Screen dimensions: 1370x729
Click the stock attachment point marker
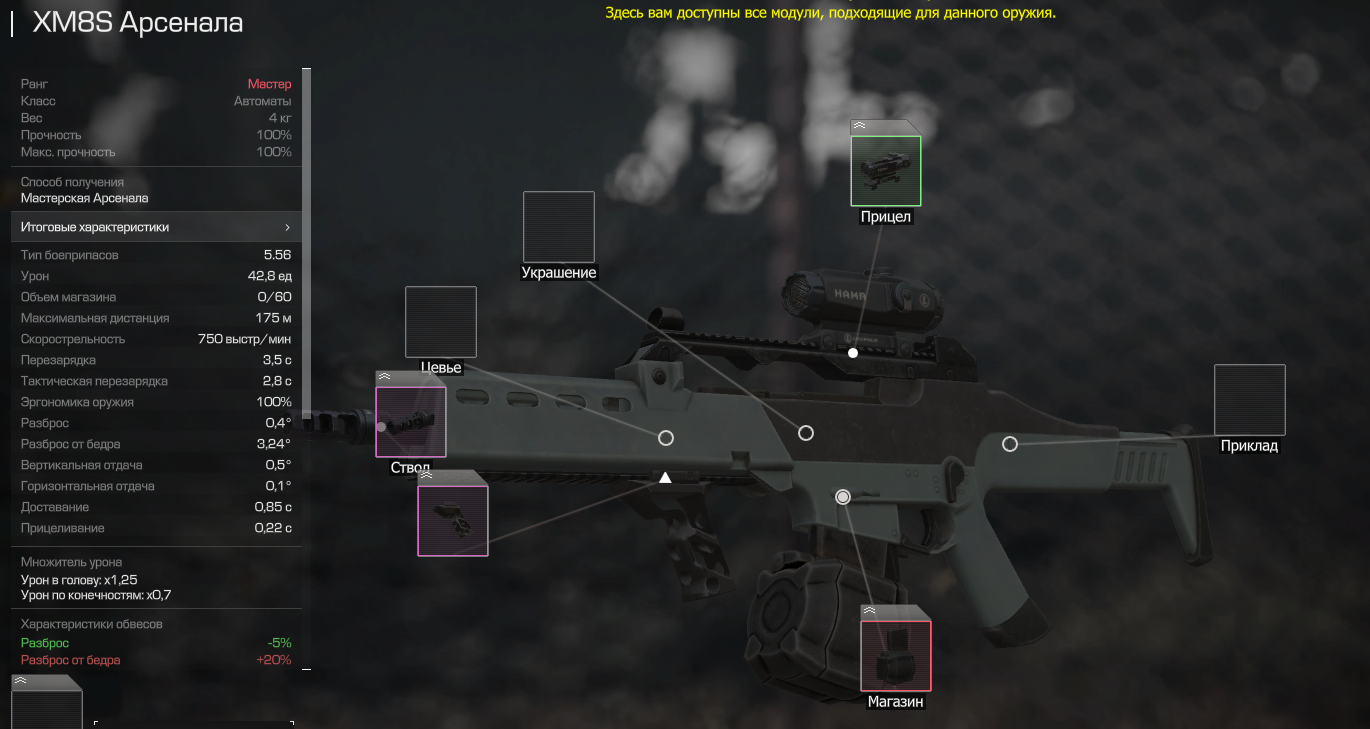click(1010, 444)
